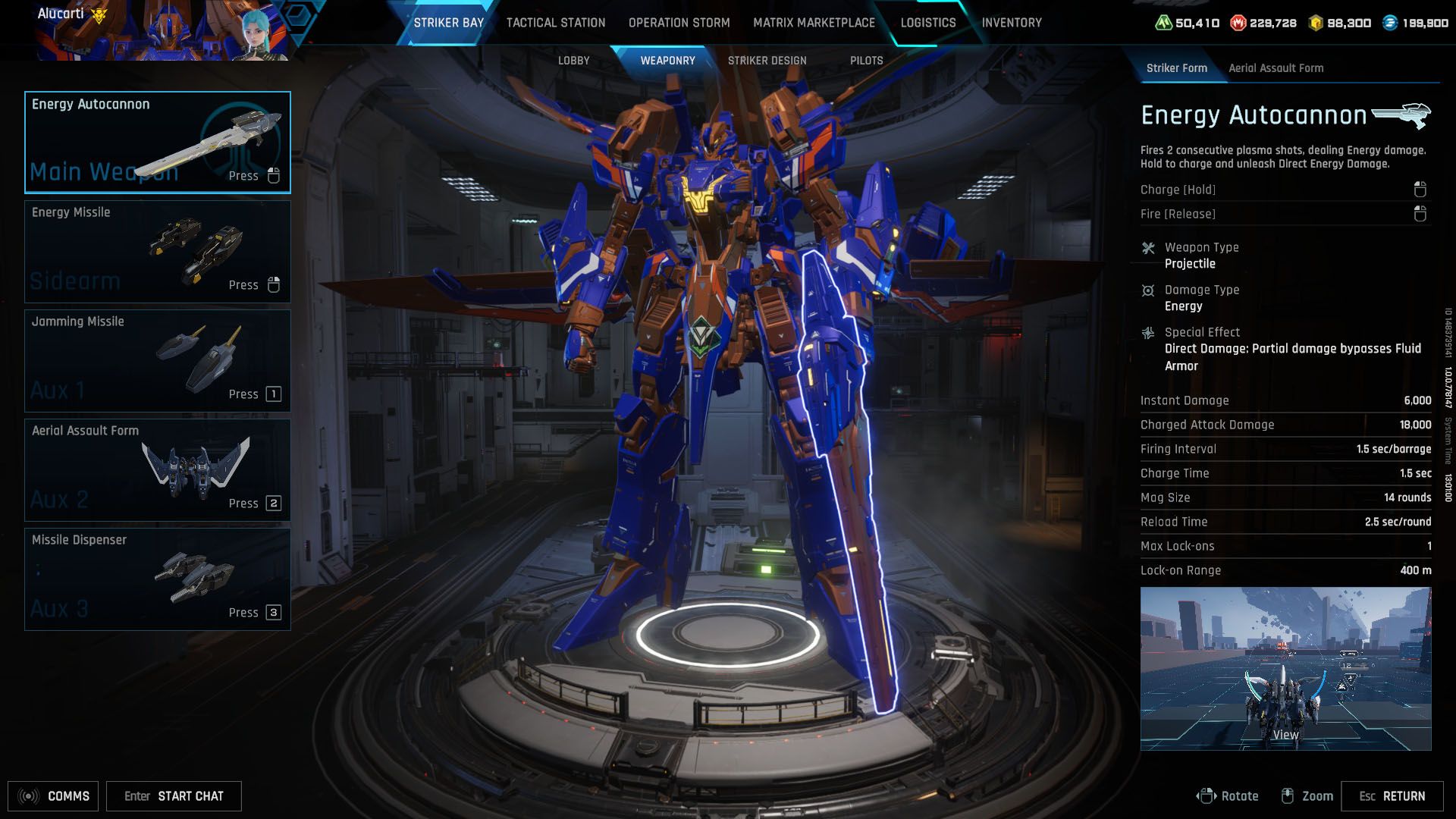Open the Pilots section

coord(867,60)
